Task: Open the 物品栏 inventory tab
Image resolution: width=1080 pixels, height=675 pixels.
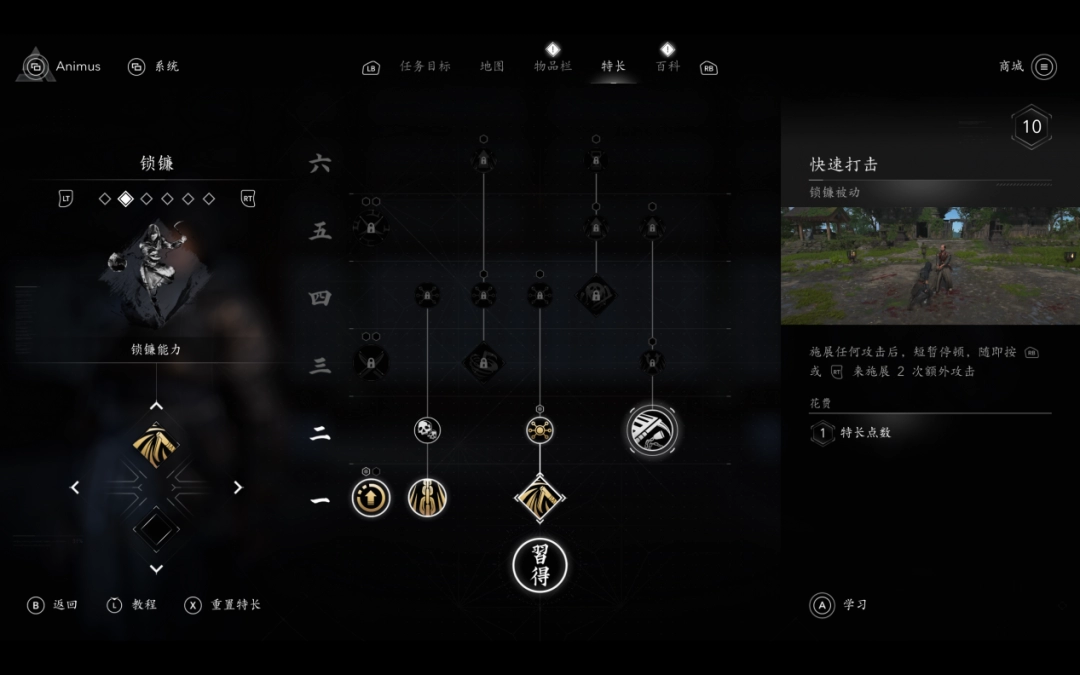Action: coord(552,67)
